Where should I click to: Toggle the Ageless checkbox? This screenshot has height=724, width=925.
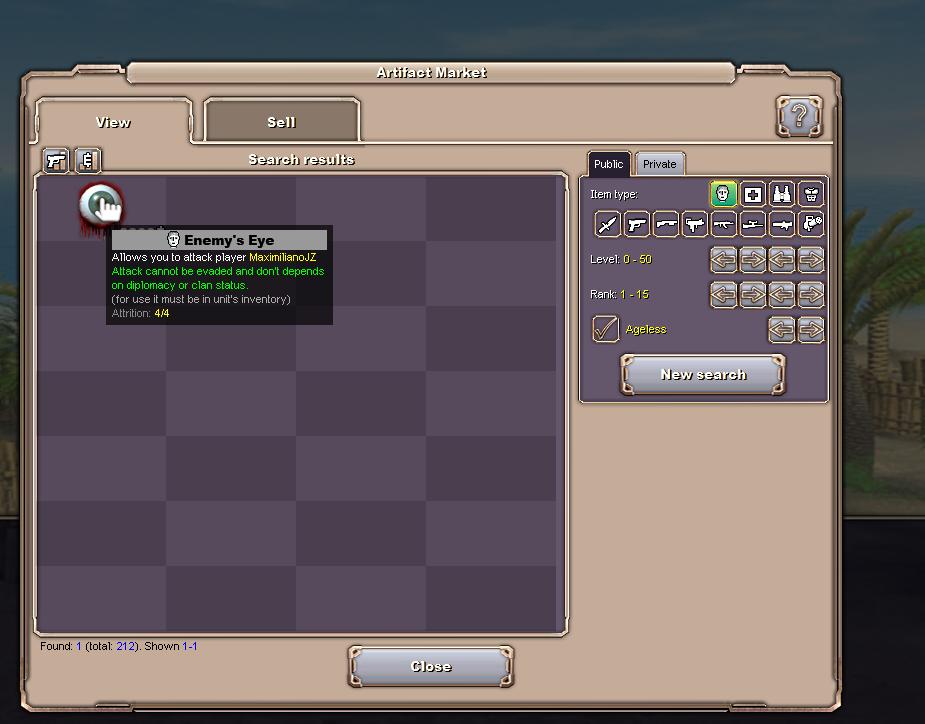coord(606,329)
